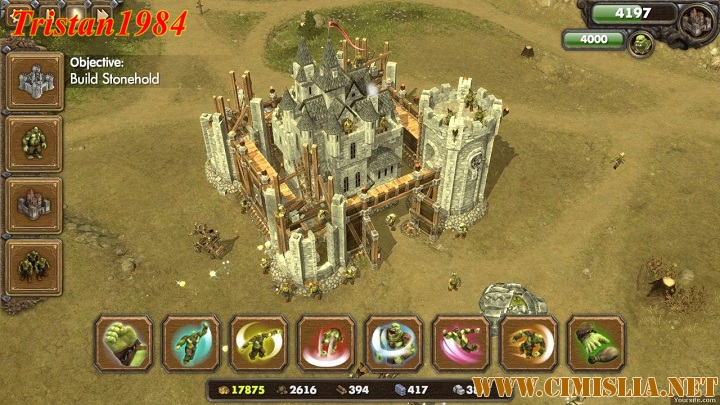Click the Build Stonehold objective text
This screenshot has width=720, height=405.
point(114,79)
